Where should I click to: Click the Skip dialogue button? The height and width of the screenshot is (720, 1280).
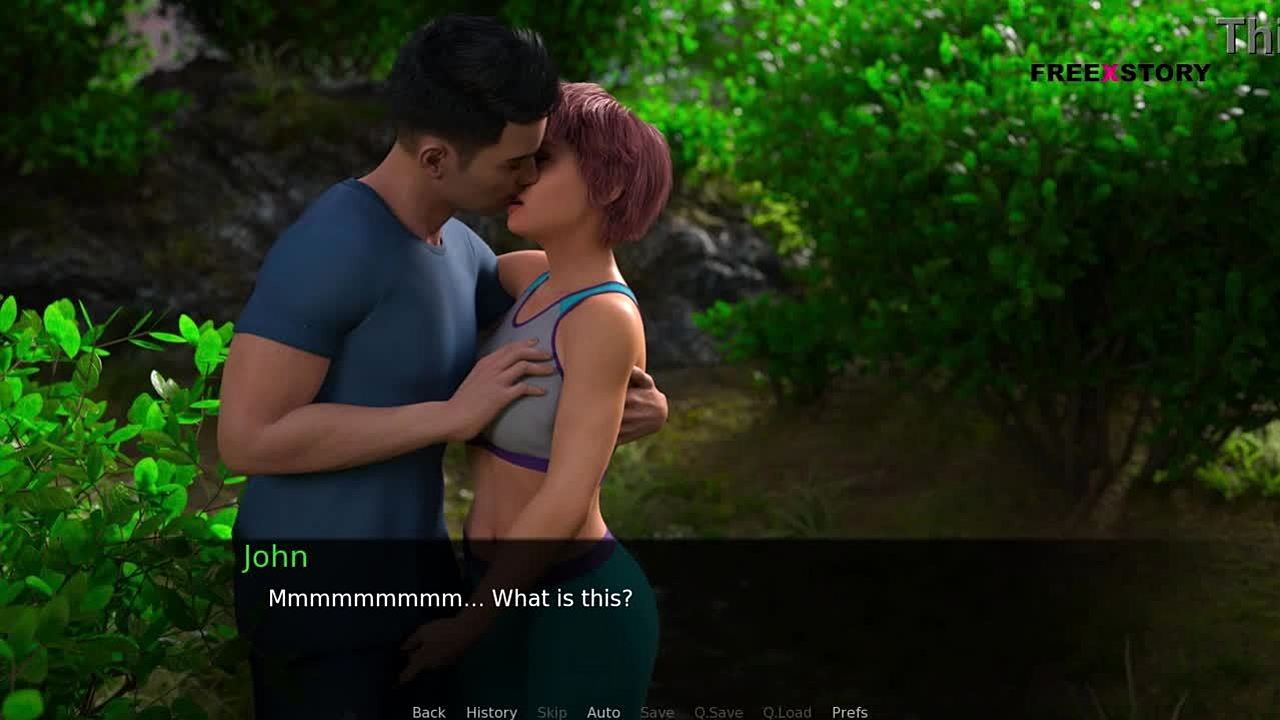(552, 712)
